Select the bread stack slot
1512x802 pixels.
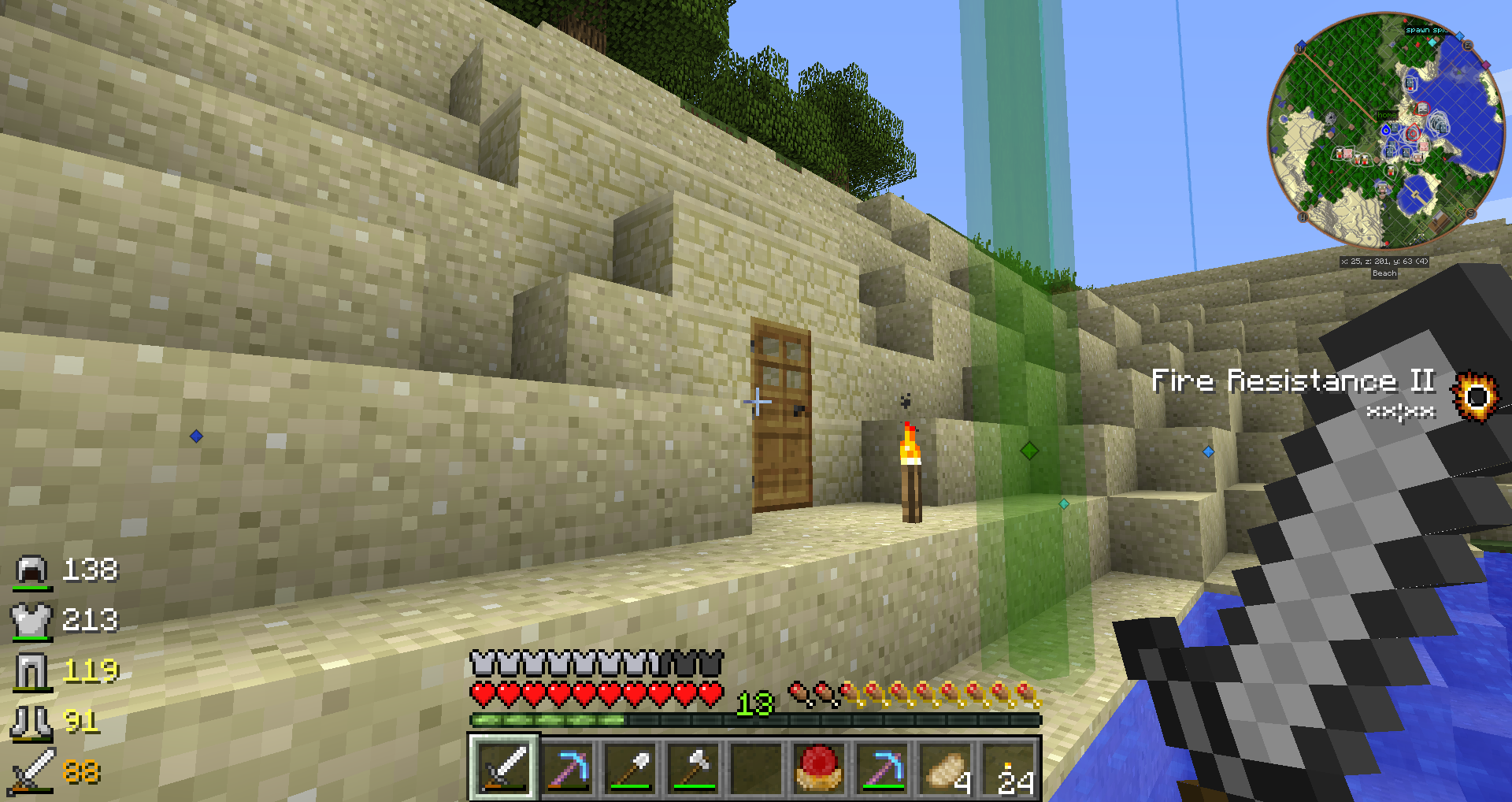coord(945,768)
